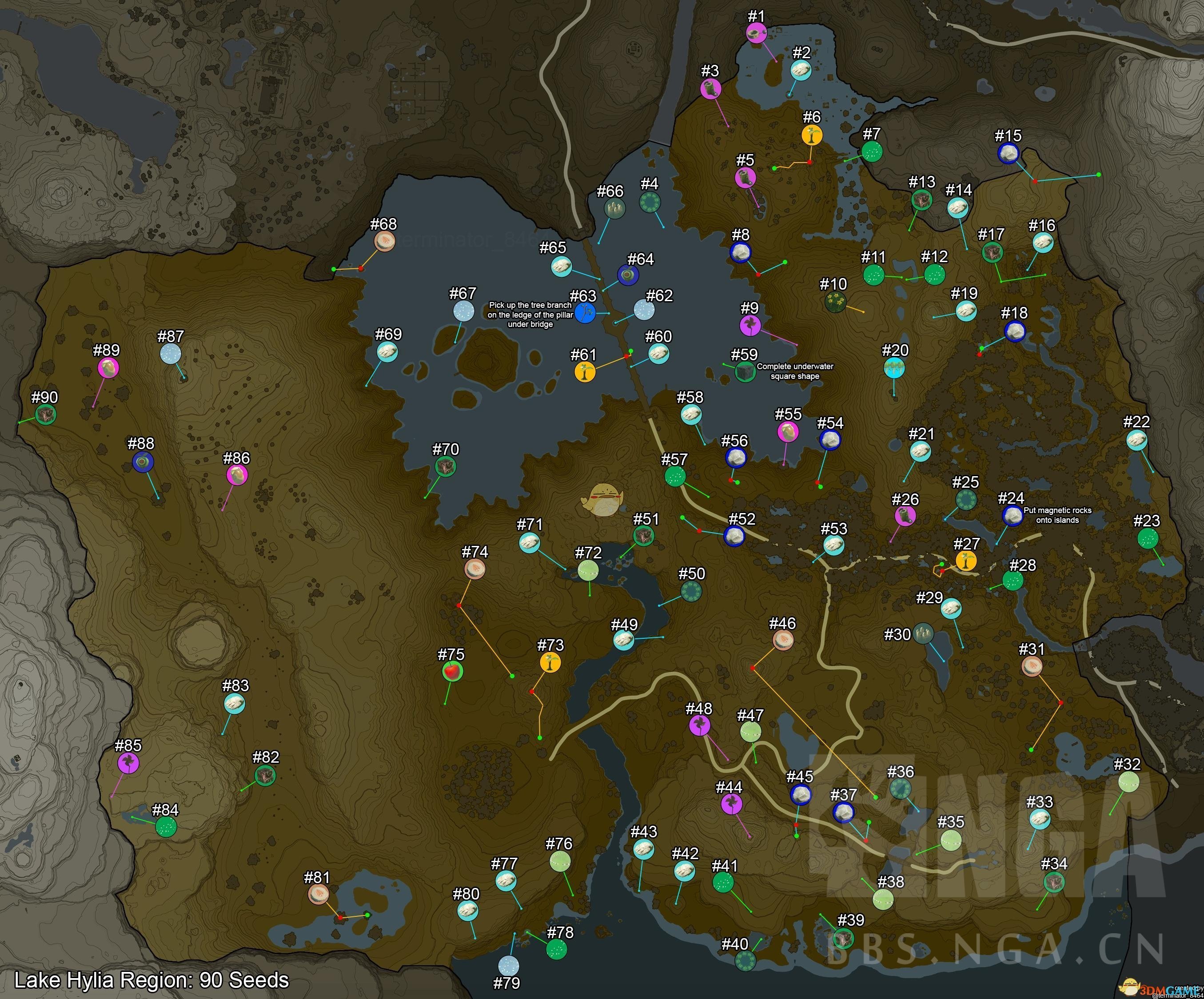Click the green sparkle marker #84
The image size is (1204, 999).
click(166, 827)
